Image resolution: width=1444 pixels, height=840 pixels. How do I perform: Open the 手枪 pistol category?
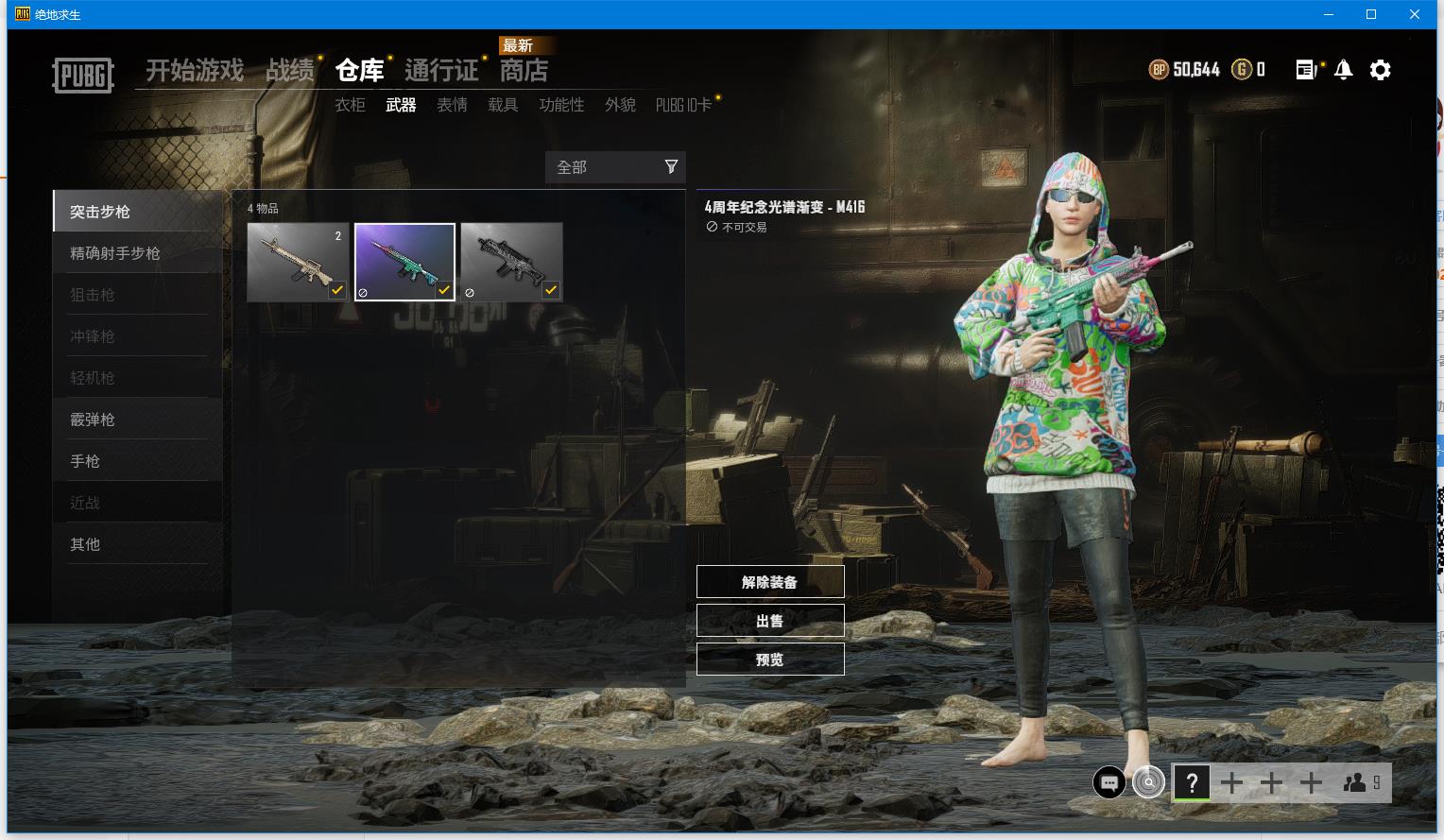(x=85, y=461)
